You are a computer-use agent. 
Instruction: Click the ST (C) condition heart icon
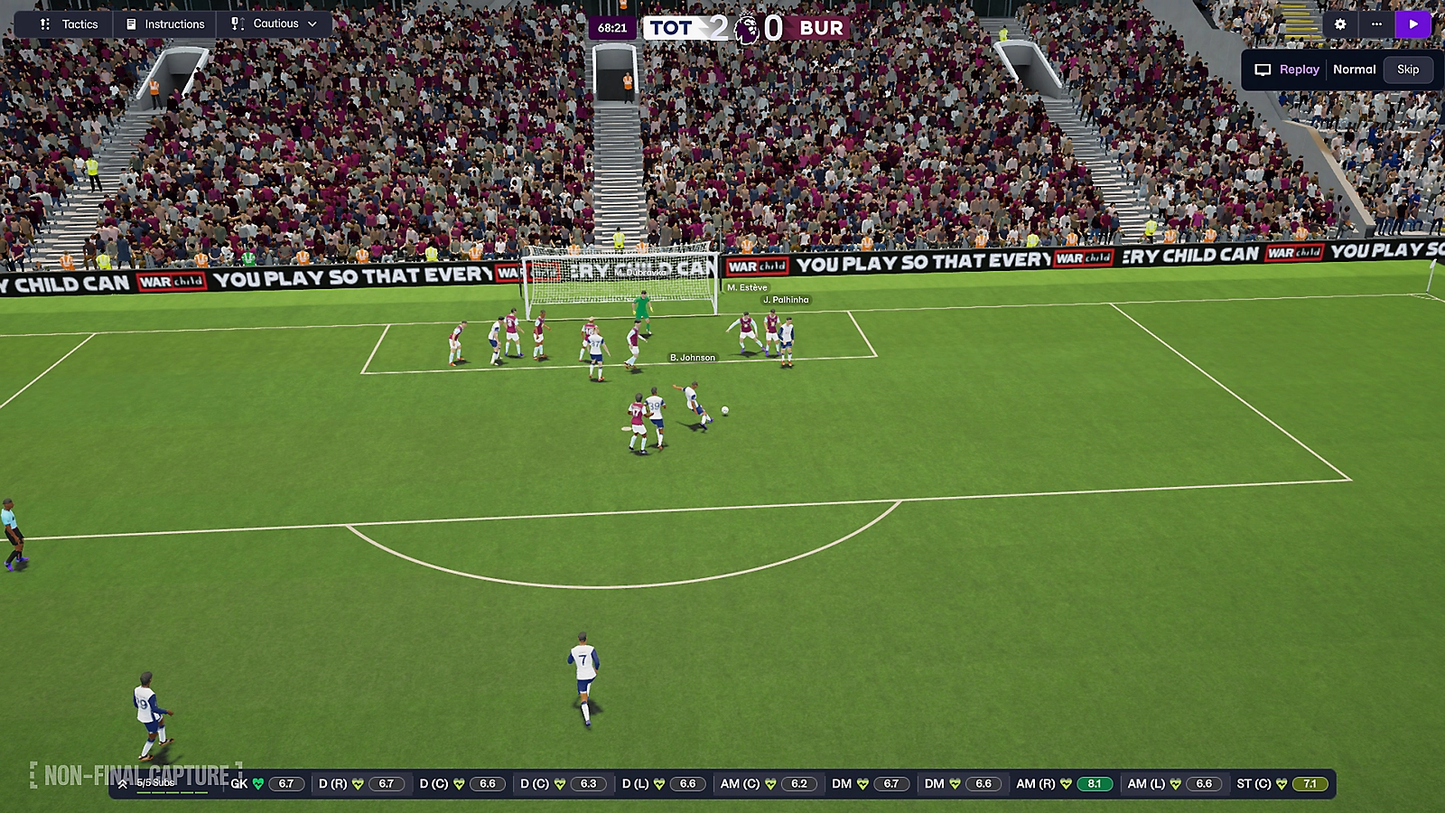[x=1281, y=783]
